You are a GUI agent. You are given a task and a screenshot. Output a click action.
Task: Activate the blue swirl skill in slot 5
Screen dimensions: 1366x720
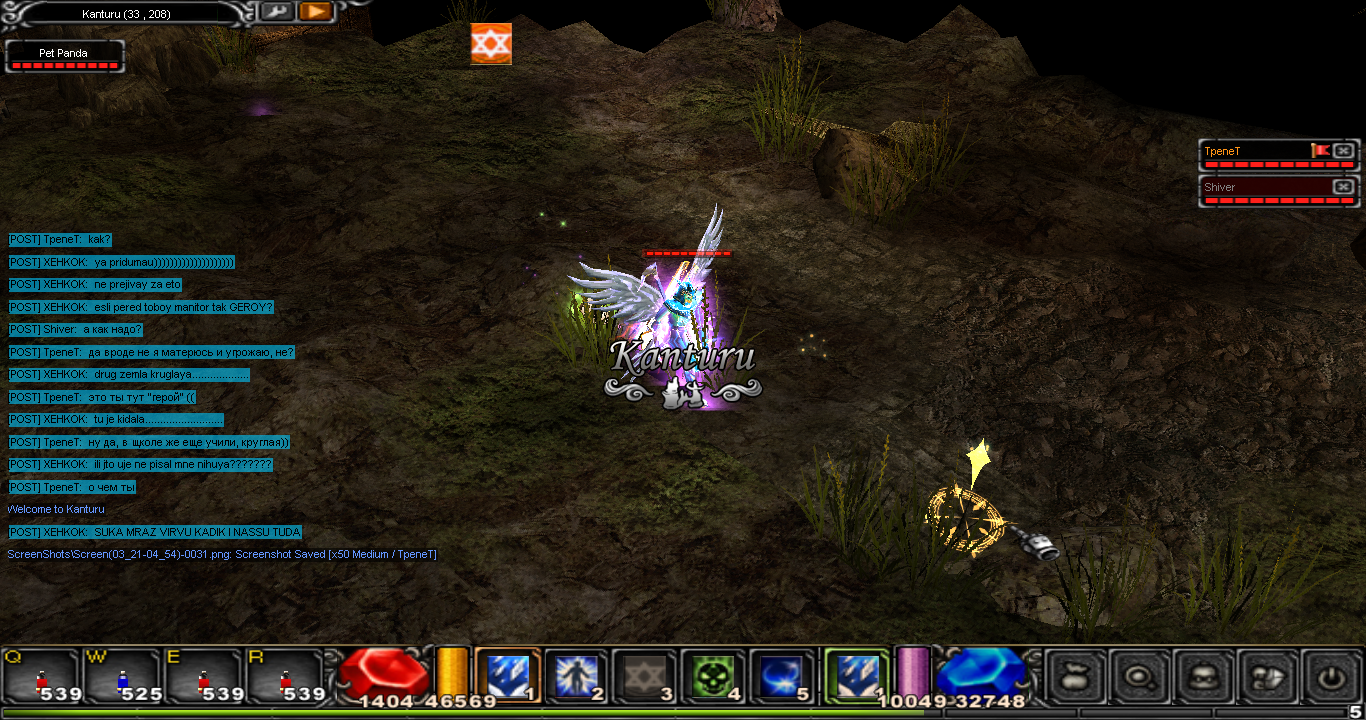pos(782,675)
